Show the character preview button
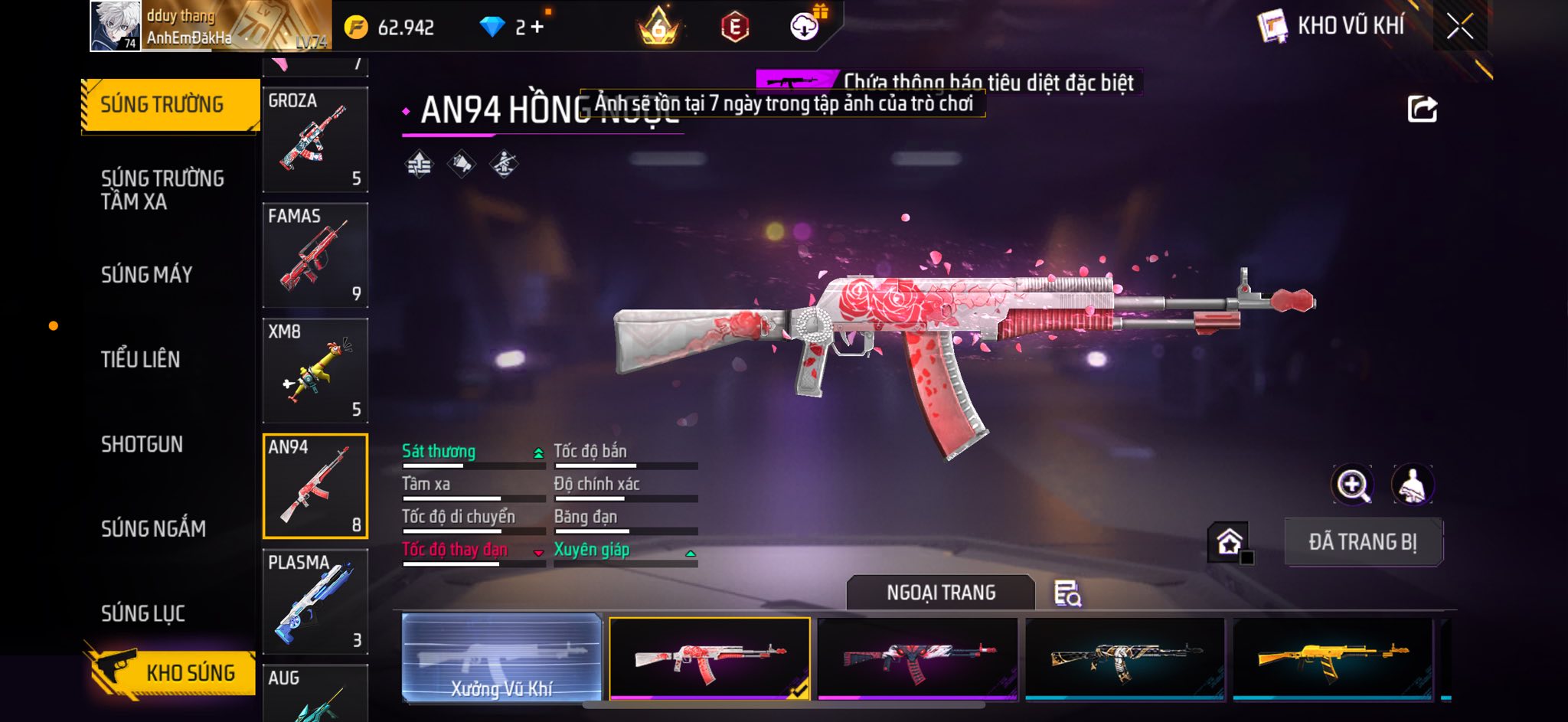 1412,485
